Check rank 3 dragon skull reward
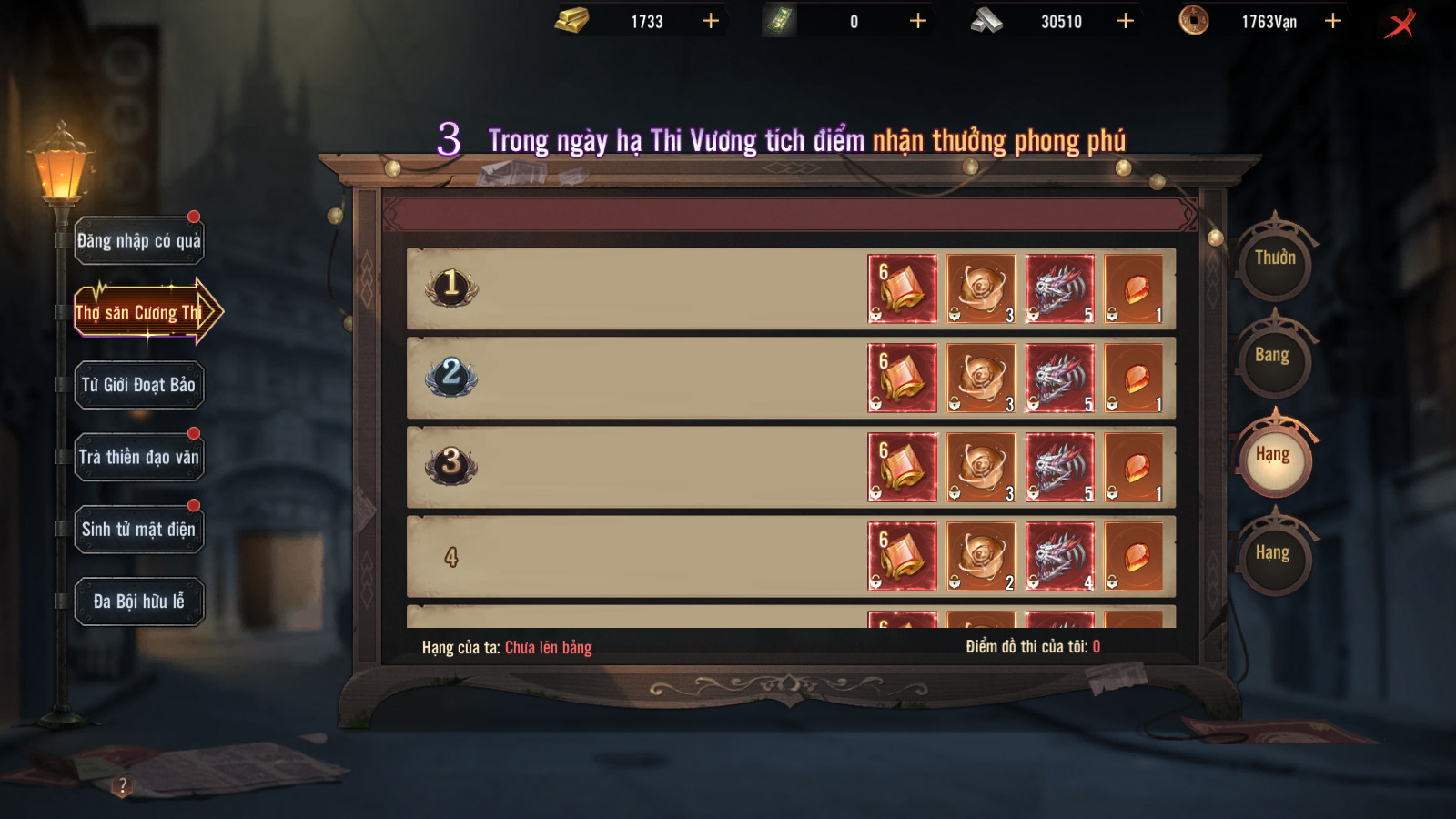The width and height of the screenshot is (1456, 819). pyautogui.click(x=1060, y=468)
